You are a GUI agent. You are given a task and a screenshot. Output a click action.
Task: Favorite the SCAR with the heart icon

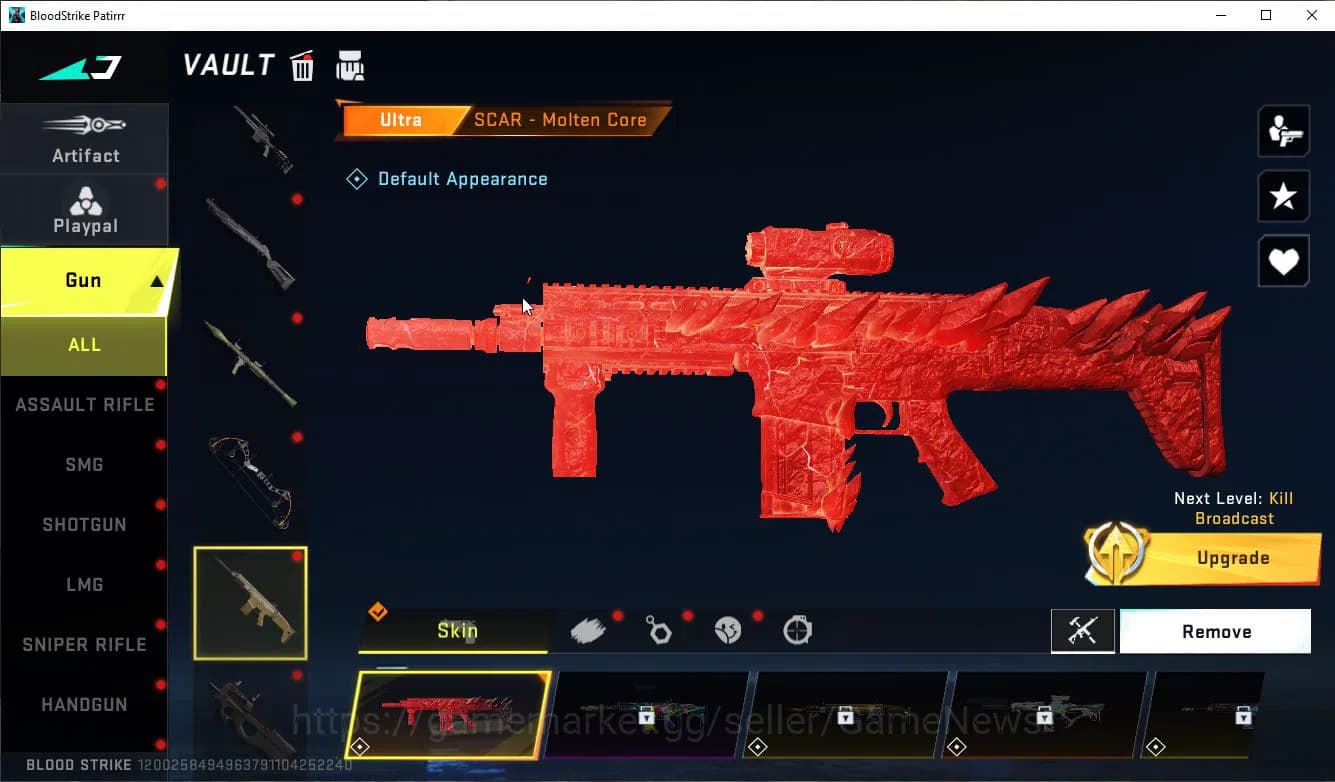point(1283,261)
